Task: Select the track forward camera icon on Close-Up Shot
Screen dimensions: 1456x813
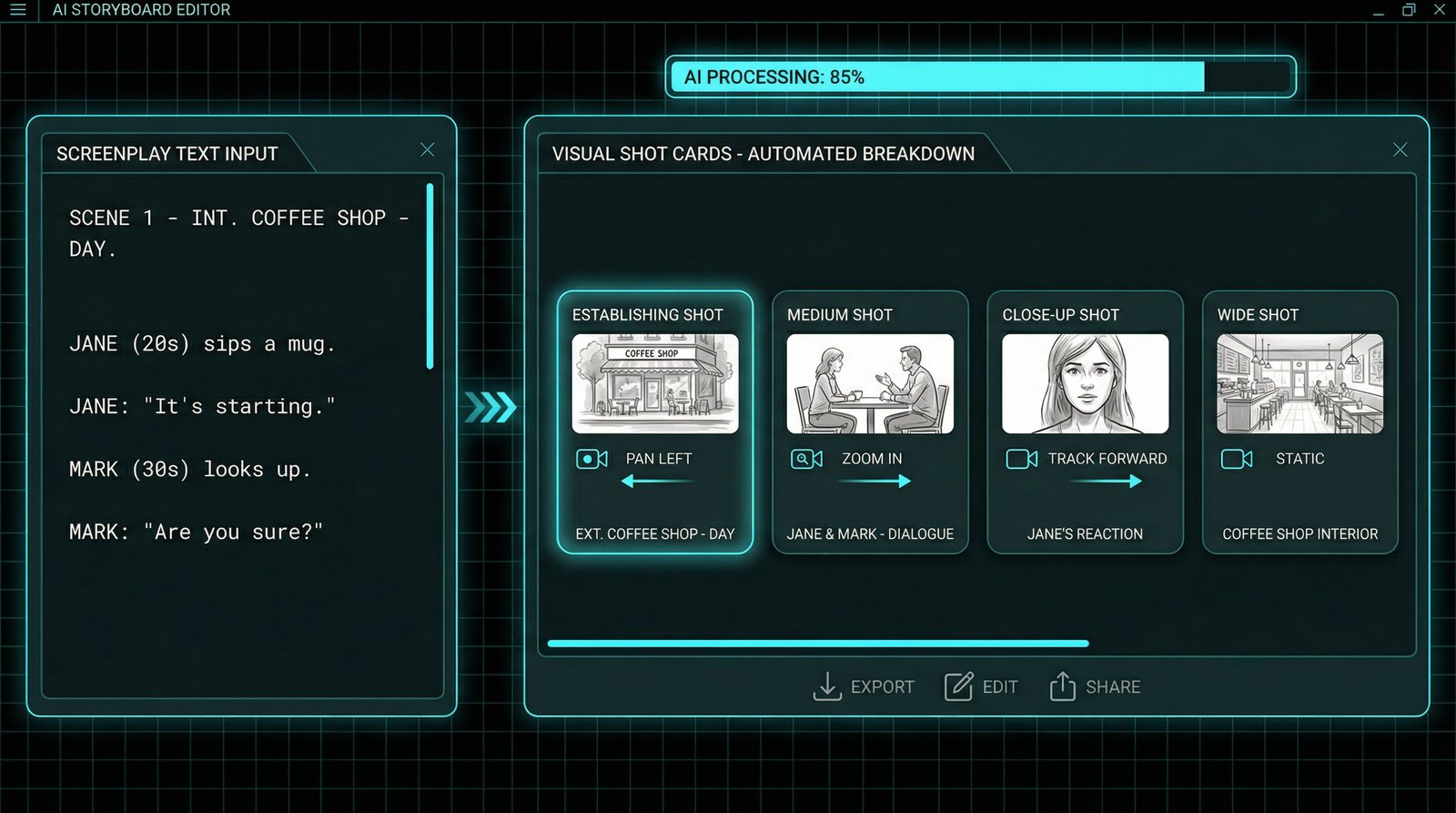Action: (1021, 459)
